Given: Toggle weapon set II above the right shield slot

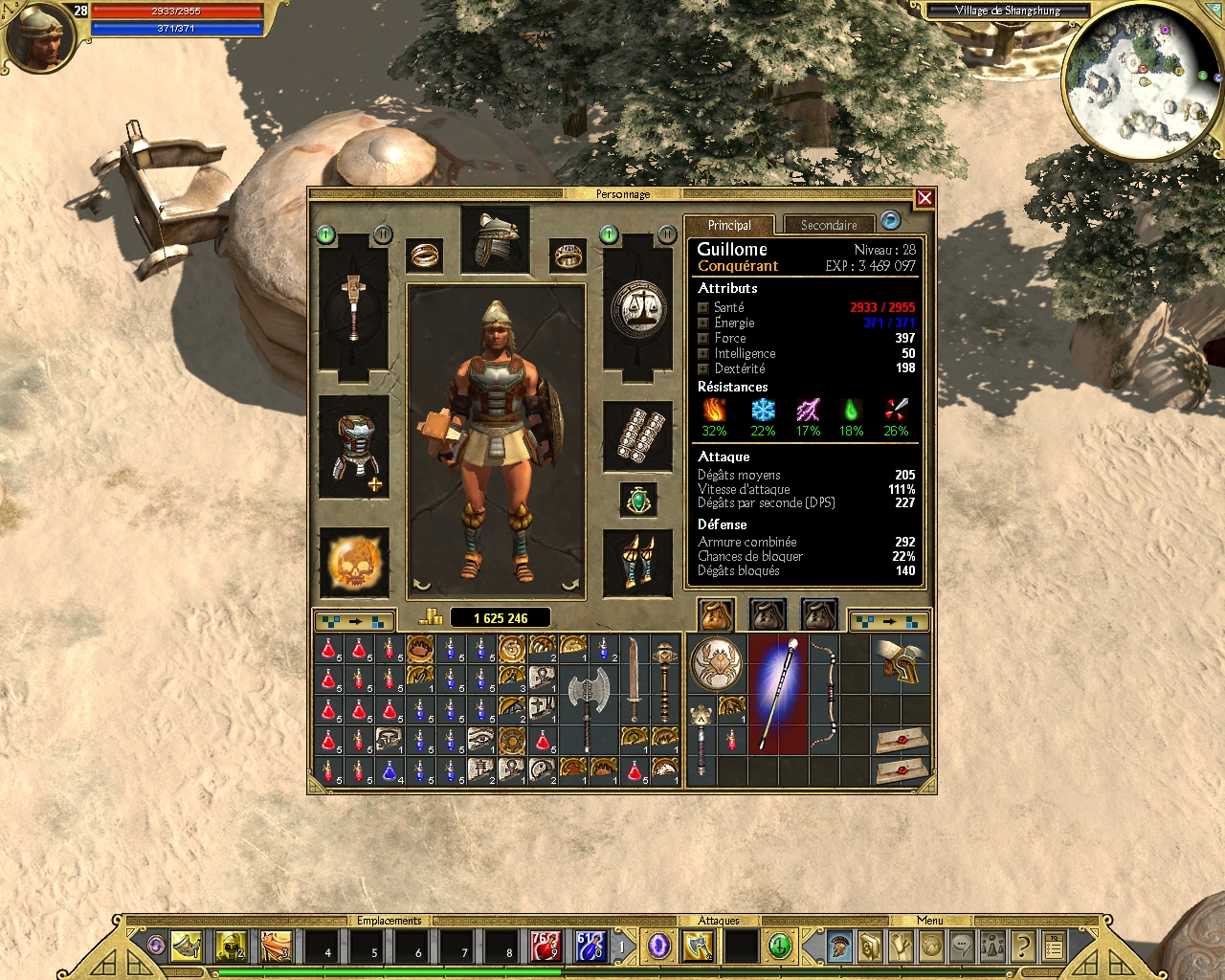Looking at the screenshot, I should click(667, 234).
